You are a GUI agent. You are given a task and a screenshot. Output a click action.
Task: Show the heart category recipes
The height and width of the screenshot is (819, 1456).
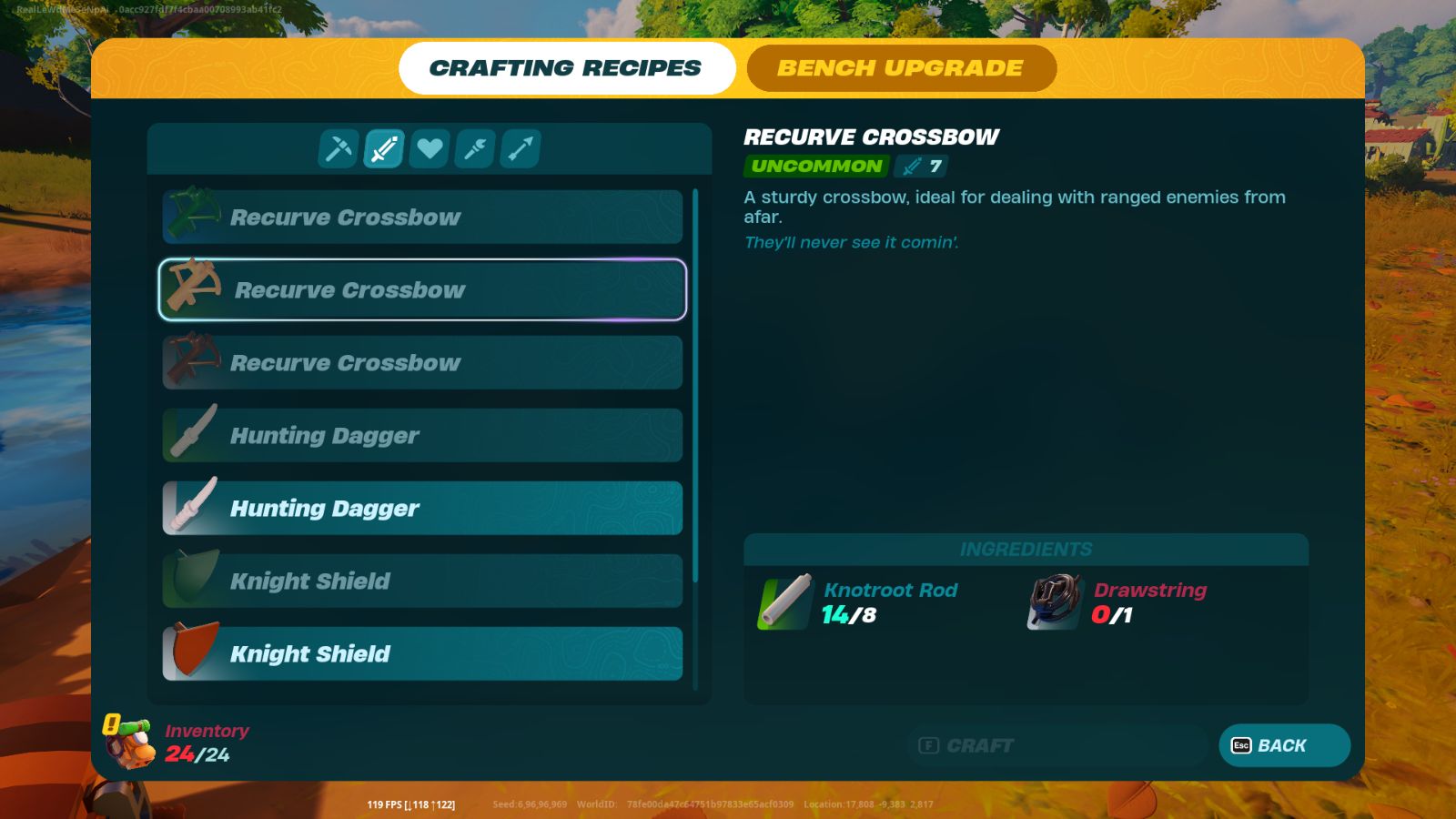click(430, 148)
